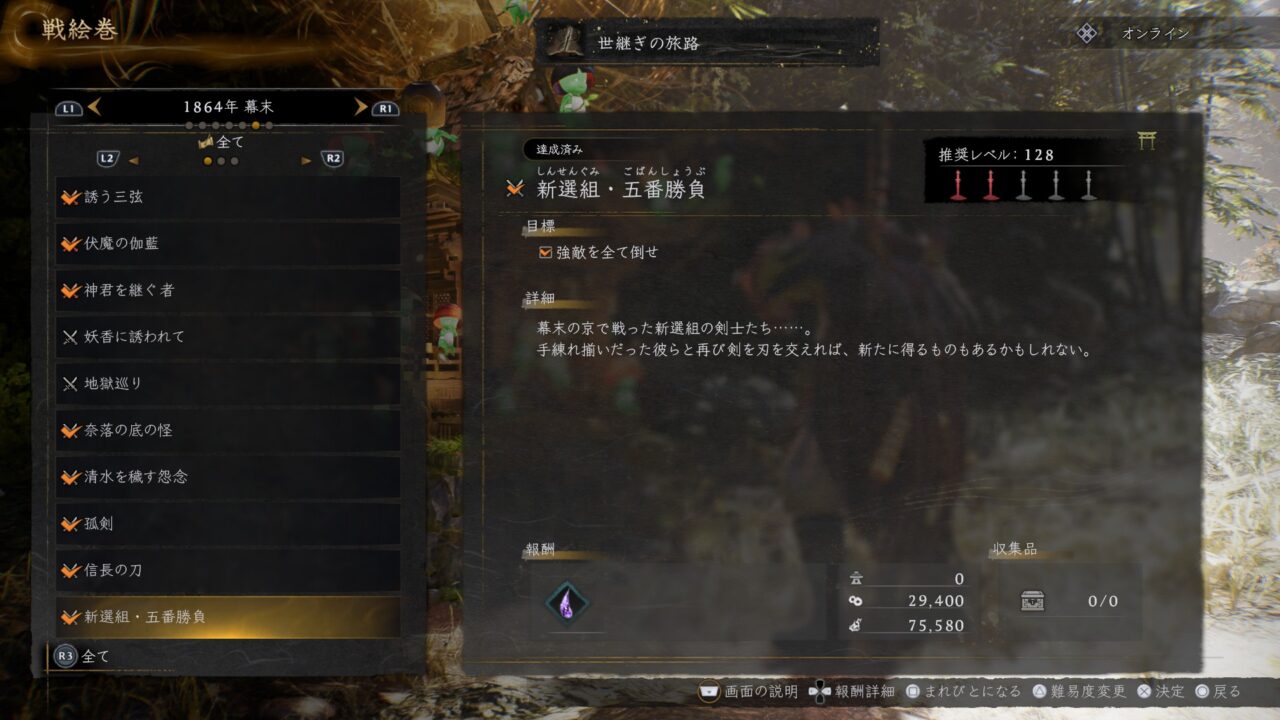Screen dimensions: 1280x720
Task: Go to the previous era with the left arrow
Action: click(94, 107)
